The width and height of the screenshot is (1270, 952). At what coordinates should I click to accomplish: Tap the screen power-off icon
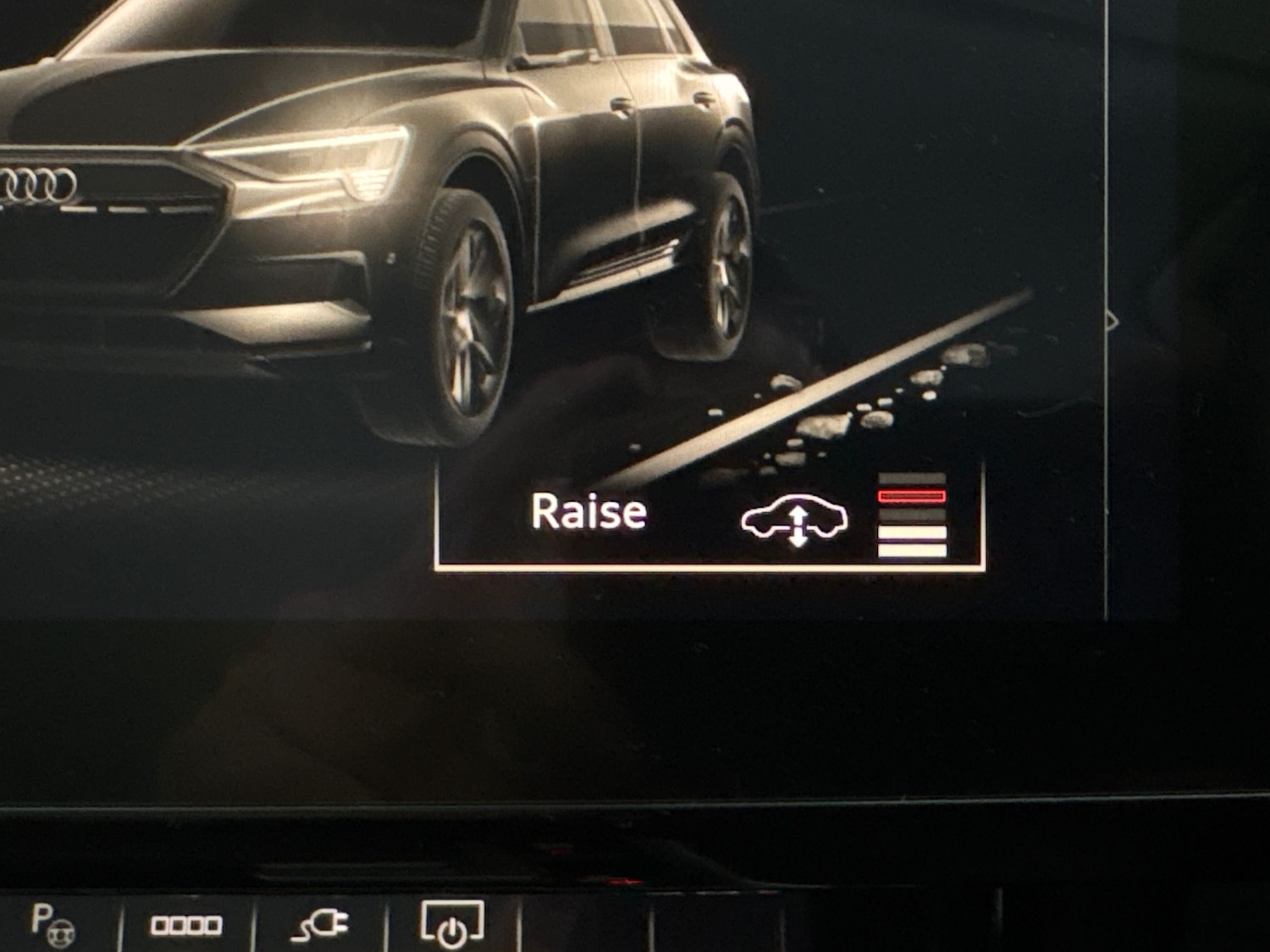click(452, 925)
